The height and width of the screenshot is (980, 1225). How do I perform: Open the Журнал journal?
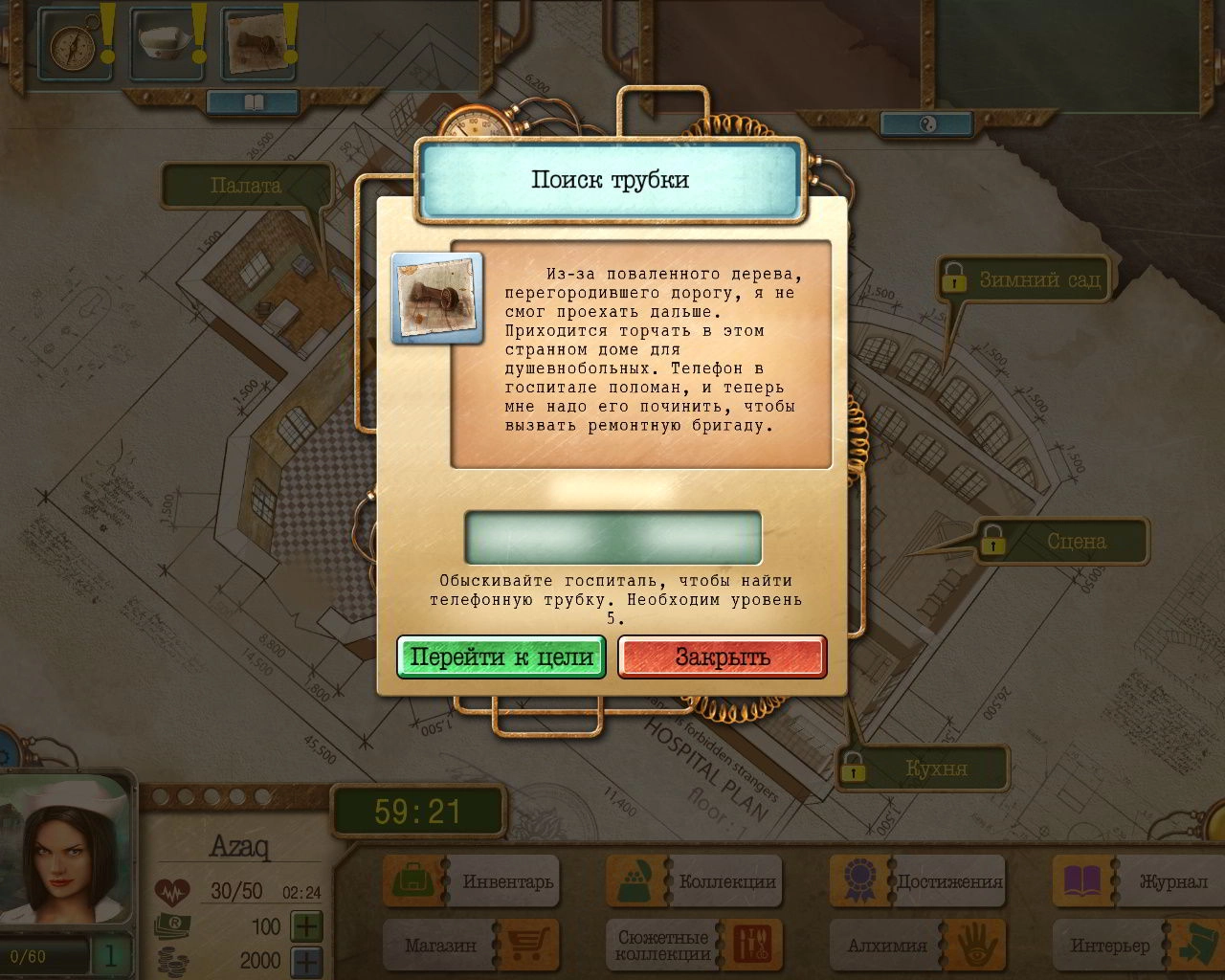coord(1141,881)
